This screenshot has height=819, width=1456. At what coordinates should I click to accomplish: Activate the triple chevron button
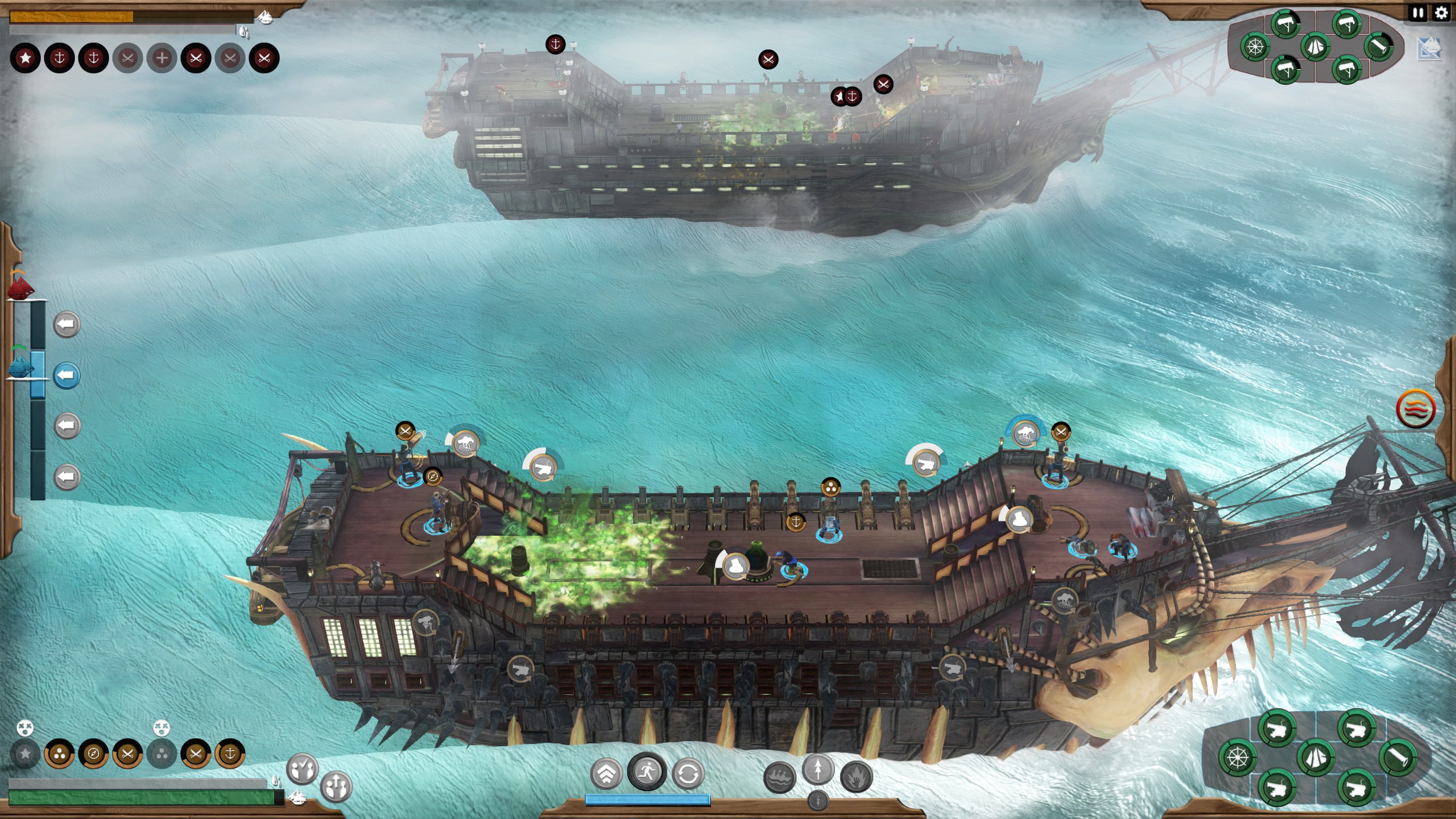[x=606, y=773]
